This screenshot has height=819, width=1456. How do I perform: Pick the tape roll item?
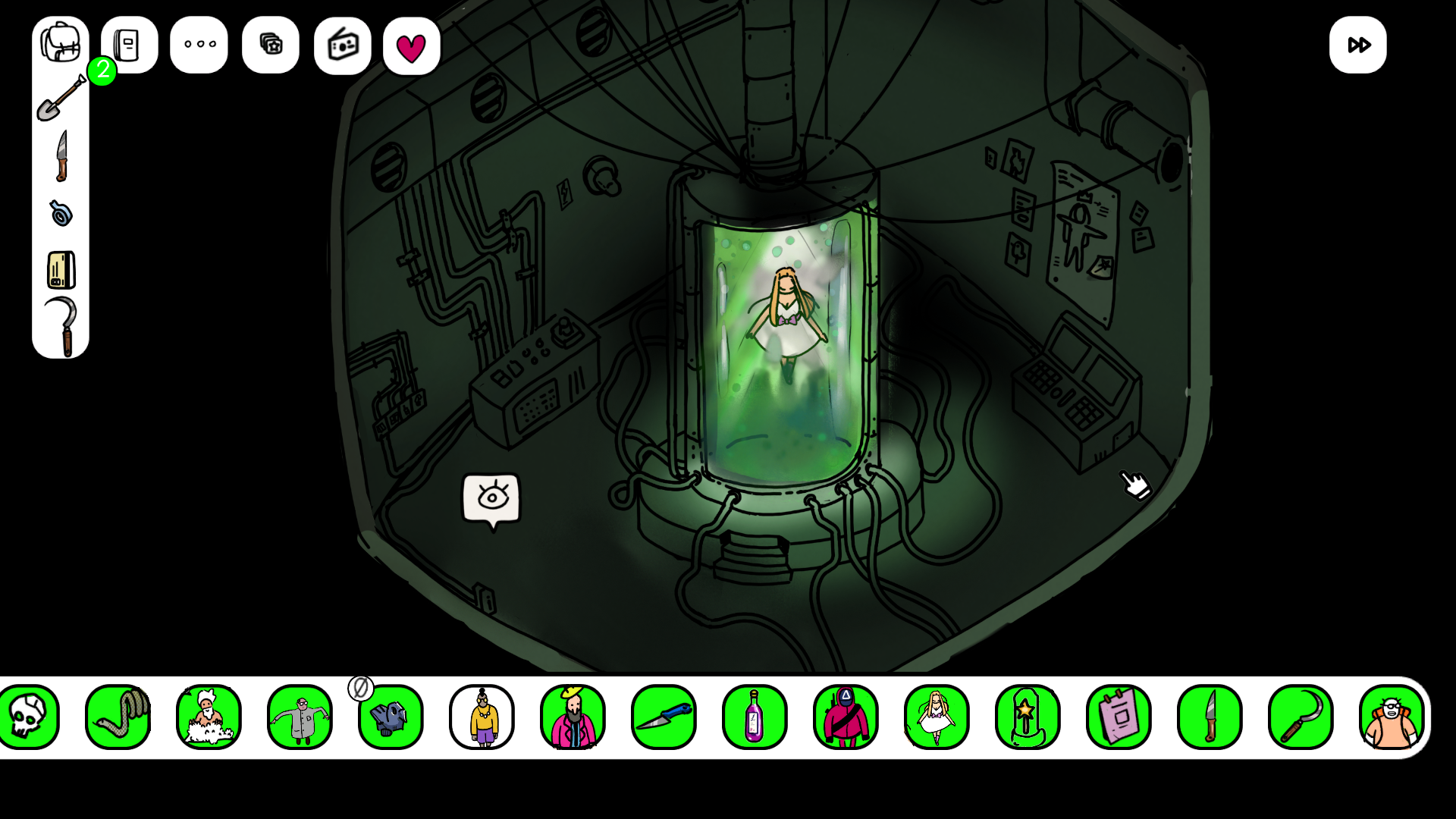[61, 213]
